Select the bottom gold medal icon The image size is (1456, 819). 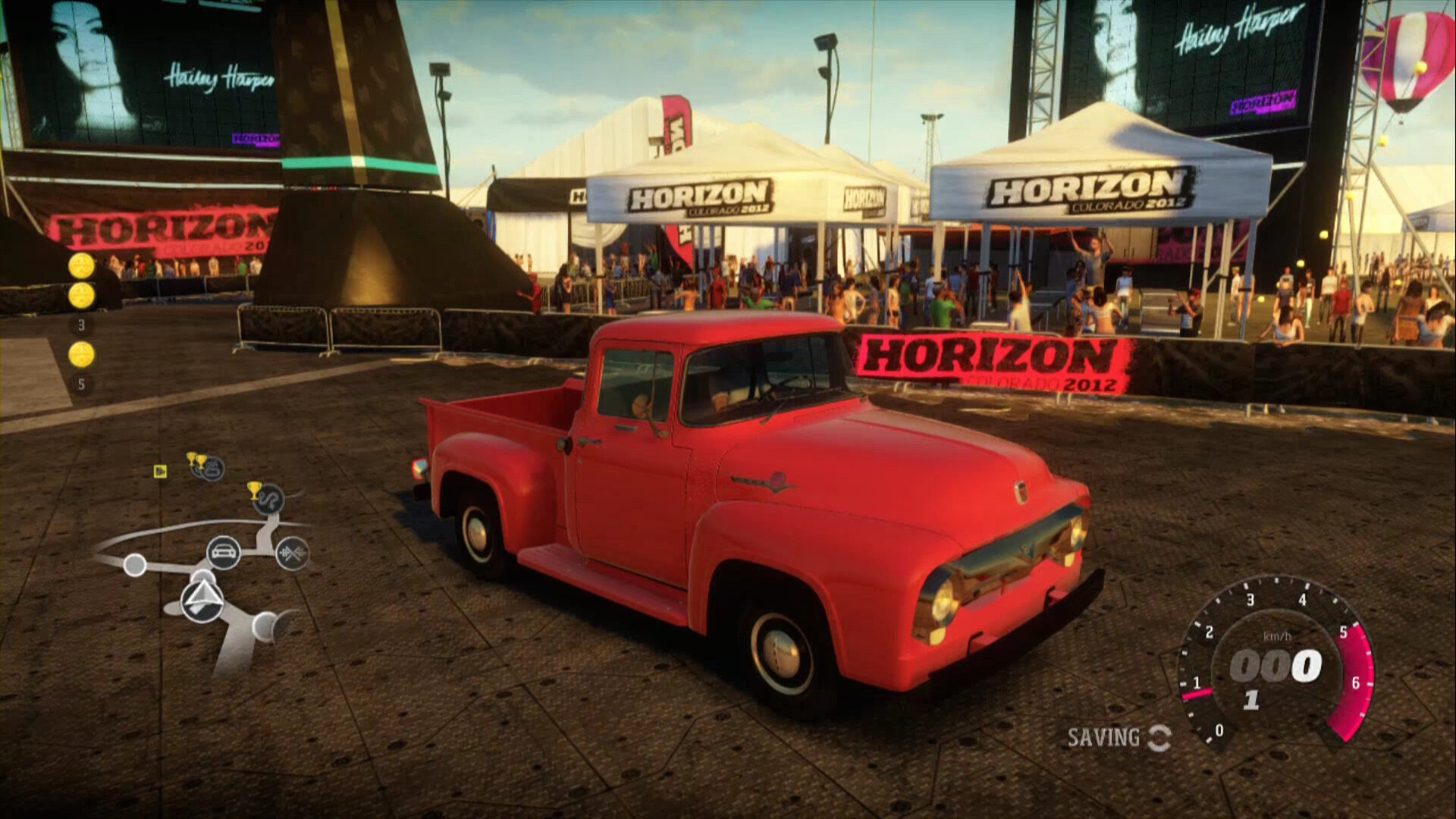click(x=81, y=350)
